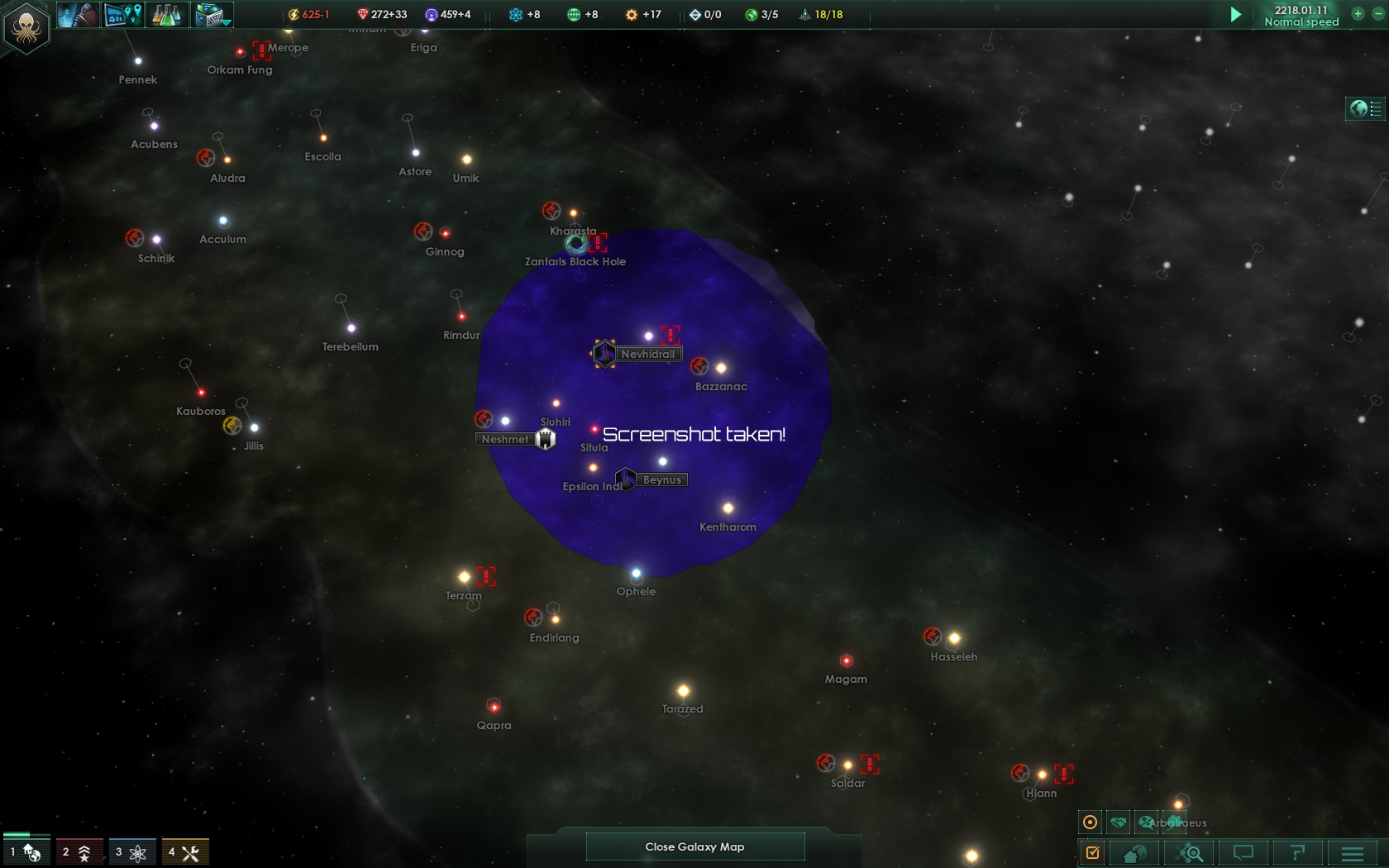Select control group 1 colony ship
This screenshot has width=1389, height=868.
tap(26, 851)
